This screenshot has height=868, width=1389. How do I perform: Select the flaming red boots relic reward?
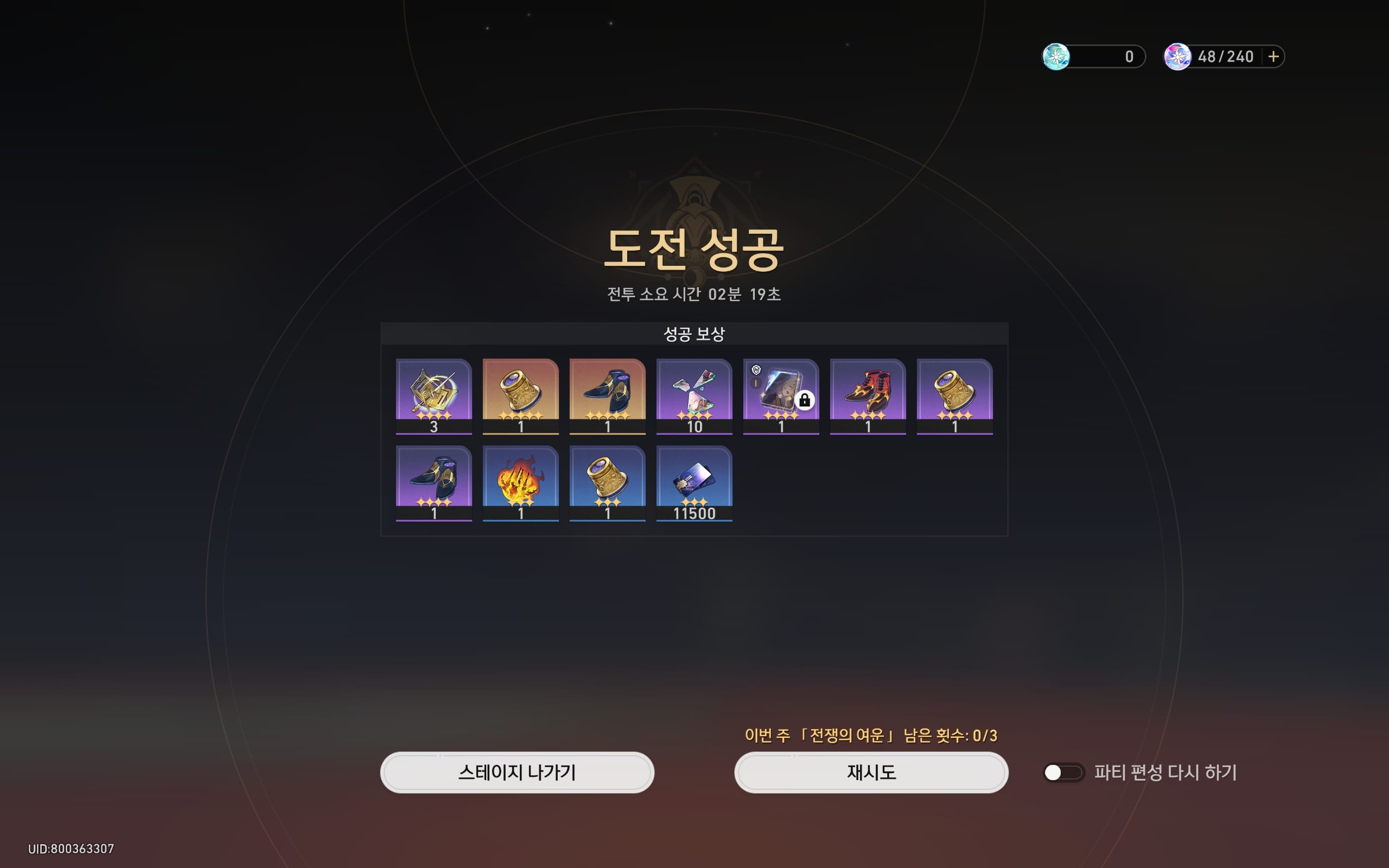(x=868, y=396)
